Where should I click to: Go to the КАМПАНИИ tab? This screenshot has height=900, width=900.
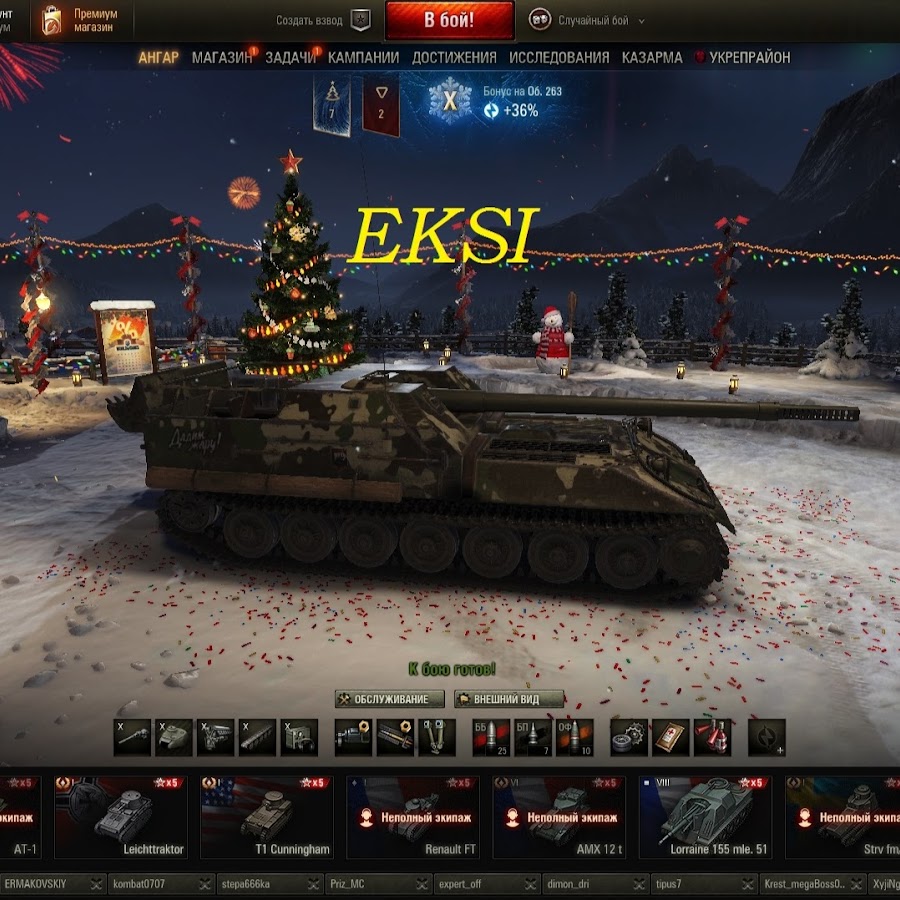pyautogui.click(x=363, y=58)
